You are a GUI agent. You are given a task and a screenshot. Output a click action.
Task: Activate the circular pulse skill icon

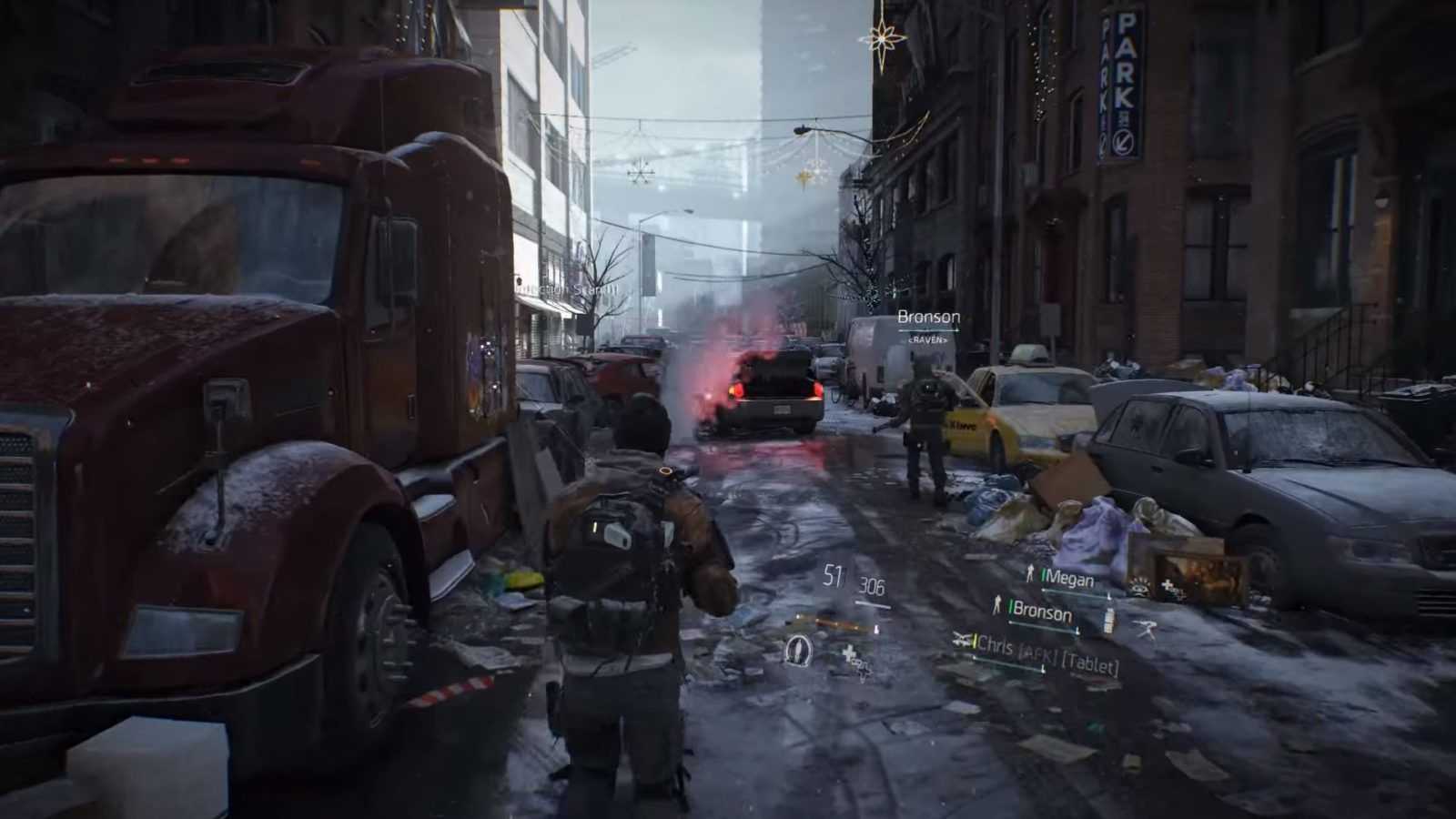click(798, 650)
